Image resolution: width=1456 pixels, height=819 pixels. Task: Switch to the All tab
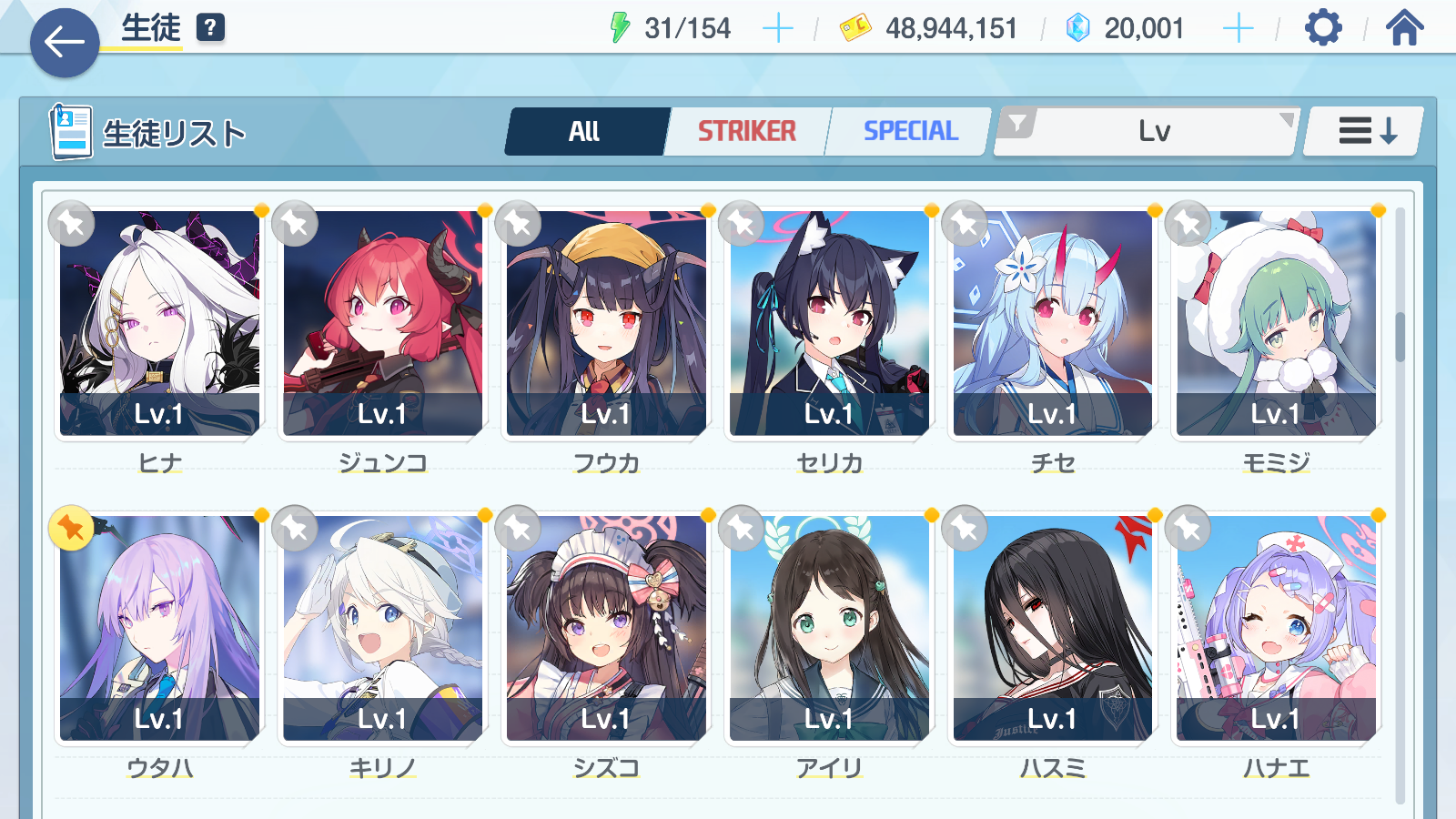585,132
